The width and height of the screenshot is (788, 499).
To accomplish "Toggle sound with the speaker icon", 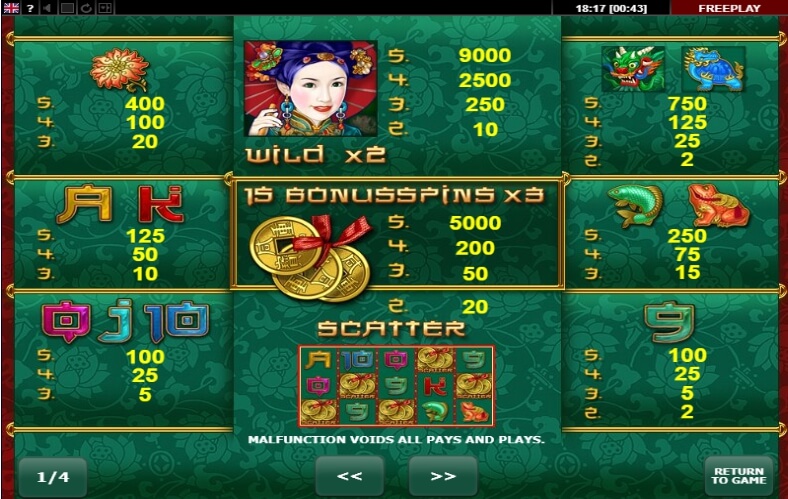I will pyautogui.click(x=48, y=8).
